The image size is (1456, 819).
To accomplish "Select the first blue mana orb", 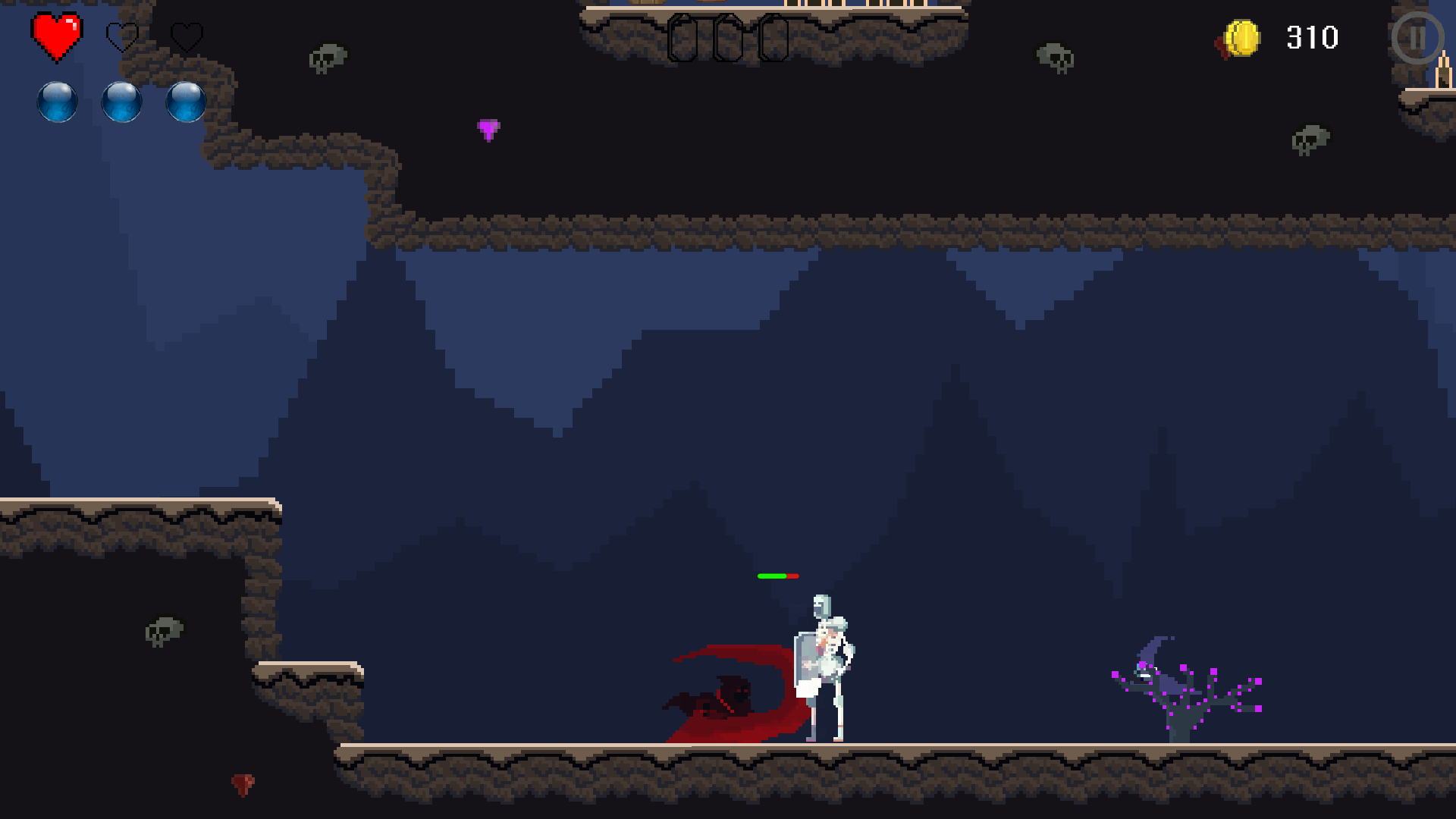I will point(57,102).
